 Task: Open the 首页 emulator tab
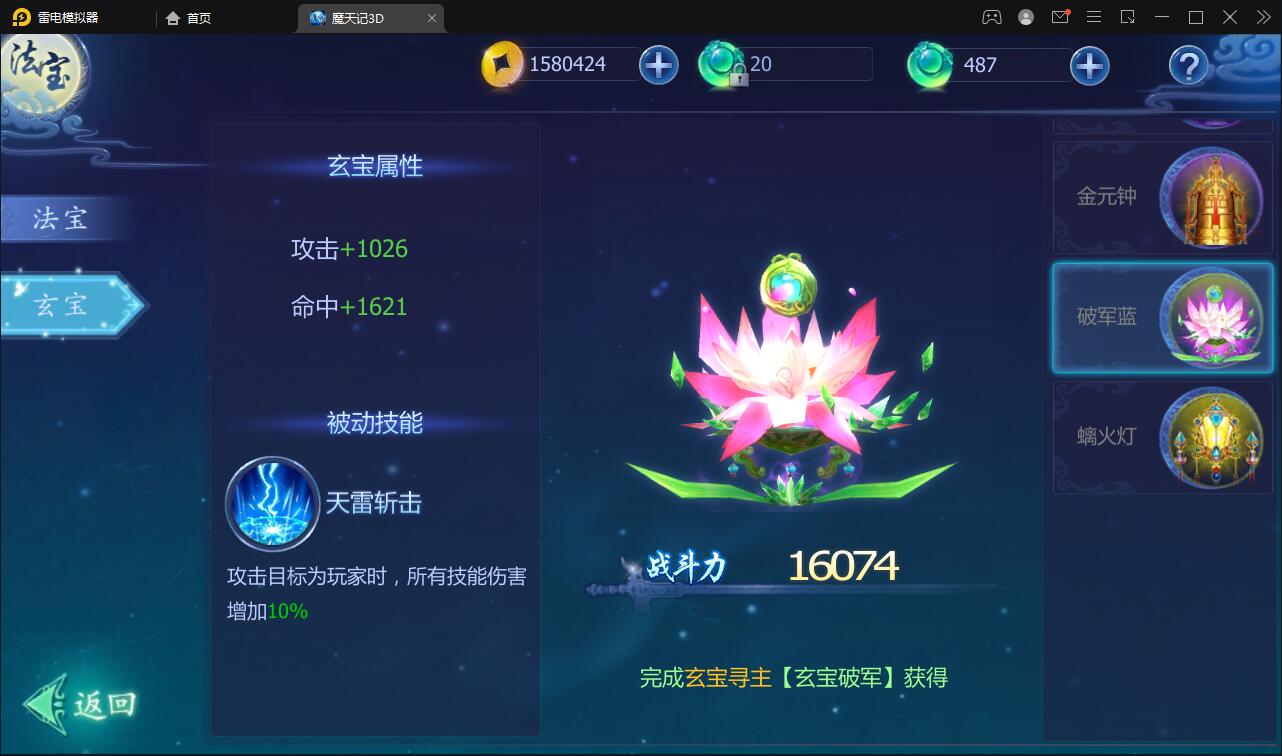coord(190,17)
